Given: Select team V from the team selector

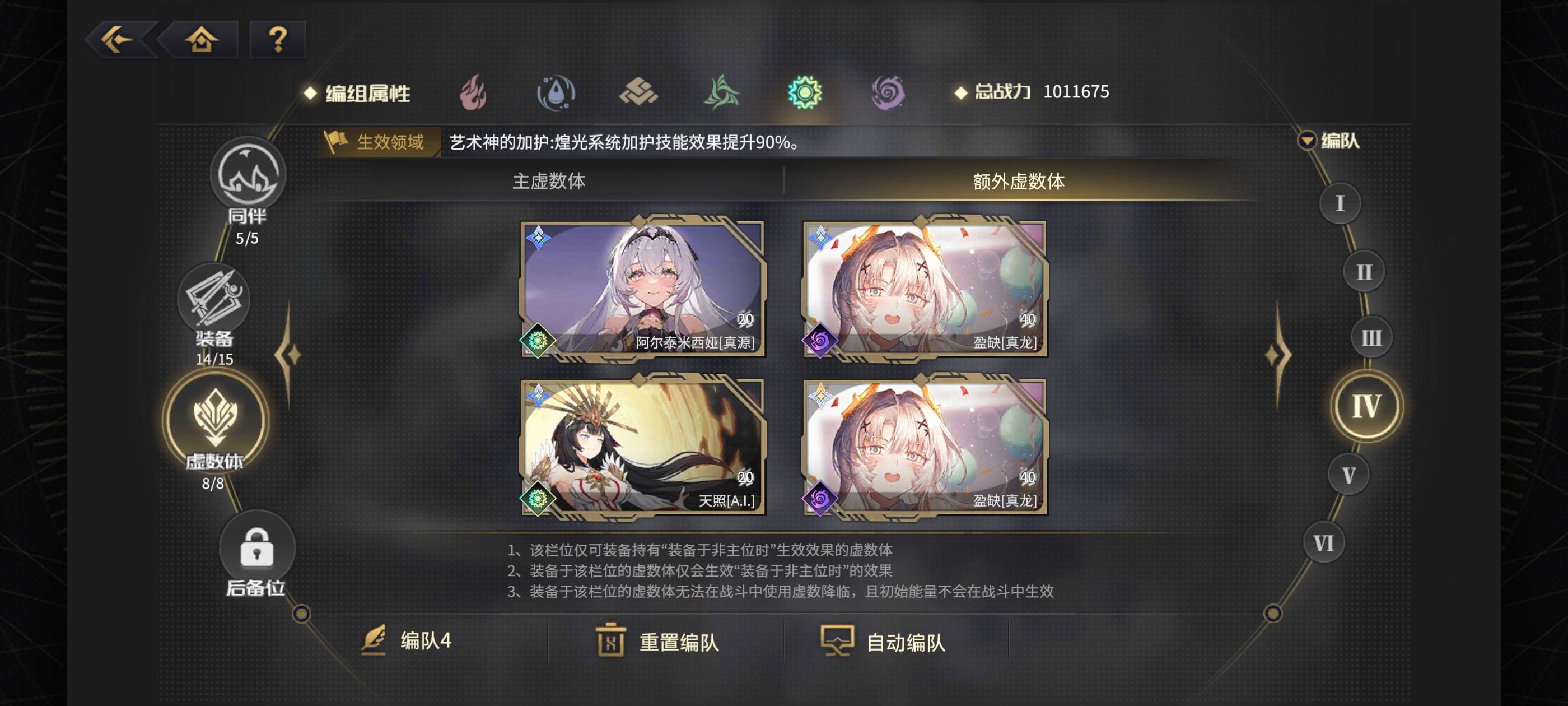Looking at the screenshot, I should (x=1349, y=475).
